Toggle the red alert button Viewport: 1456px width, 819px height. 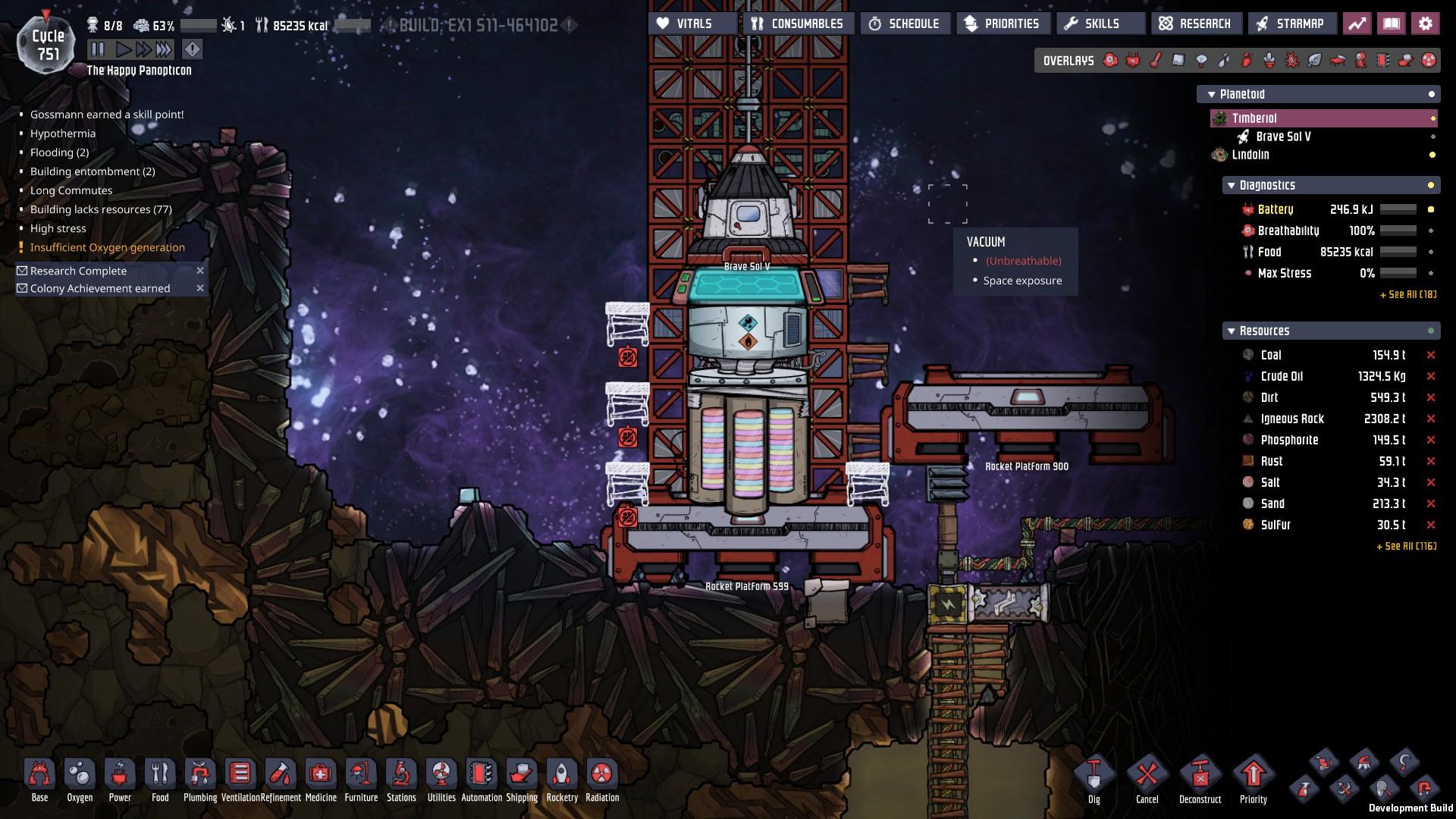193,50
